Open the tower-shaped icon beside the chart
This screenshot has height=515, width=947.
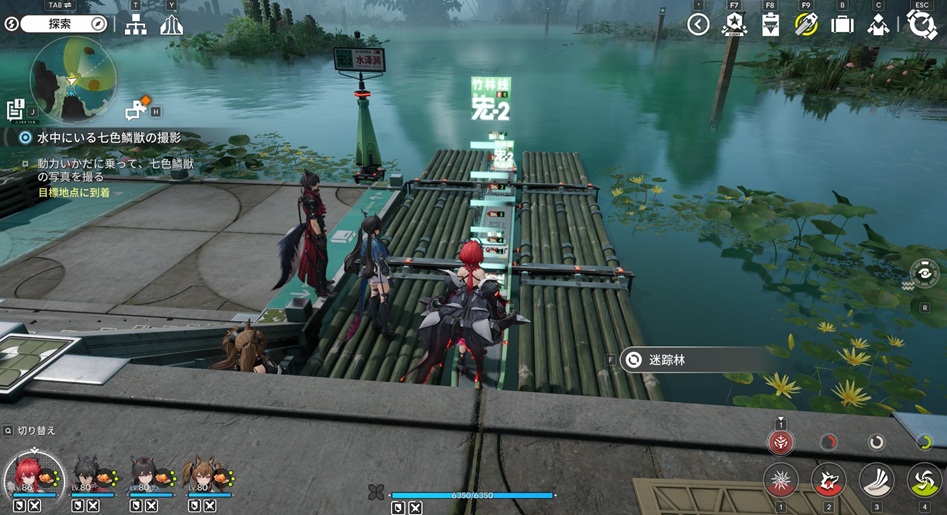click(172, 25)
